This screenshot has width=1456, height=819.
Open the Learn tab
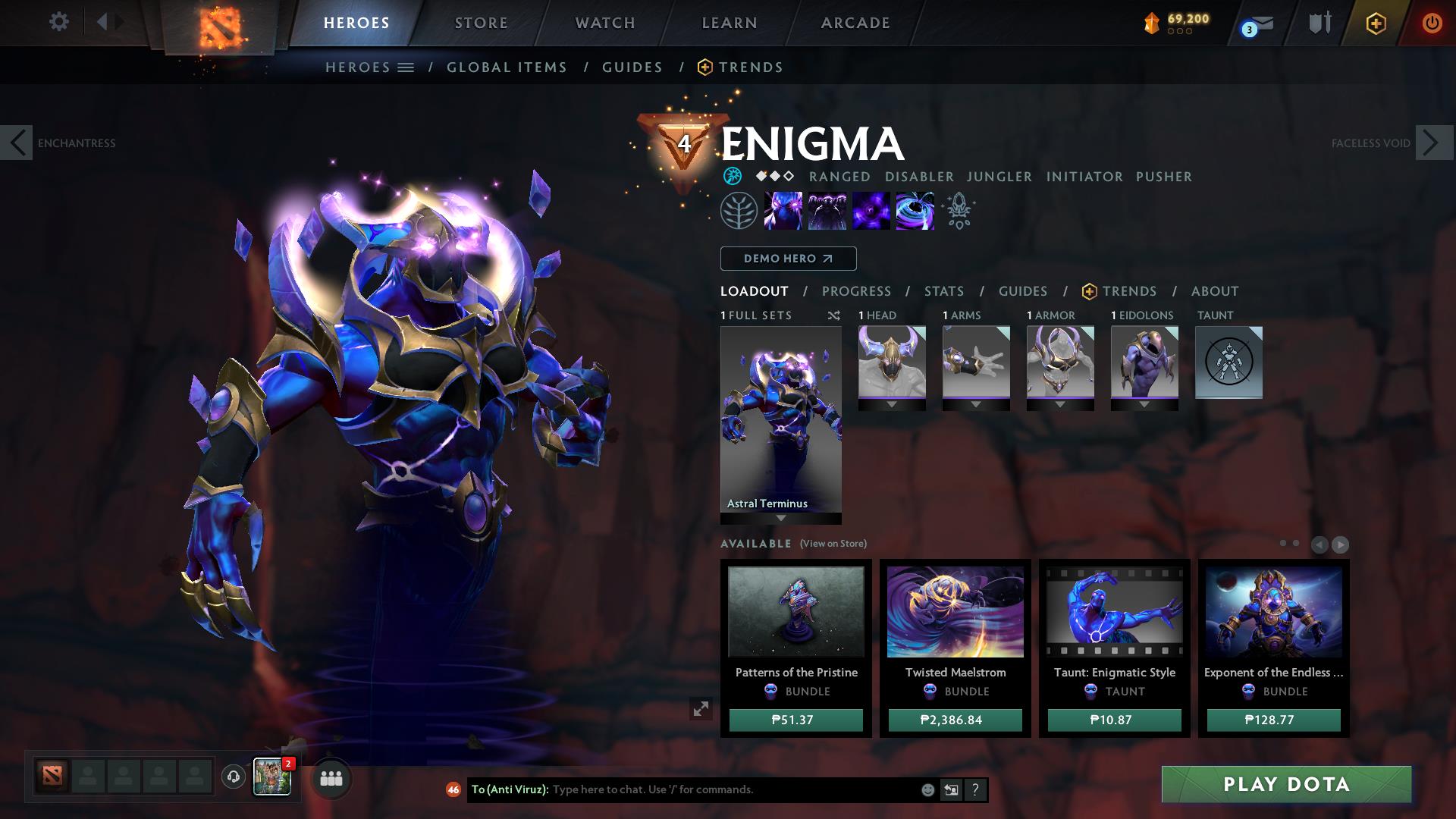[730, 23]
